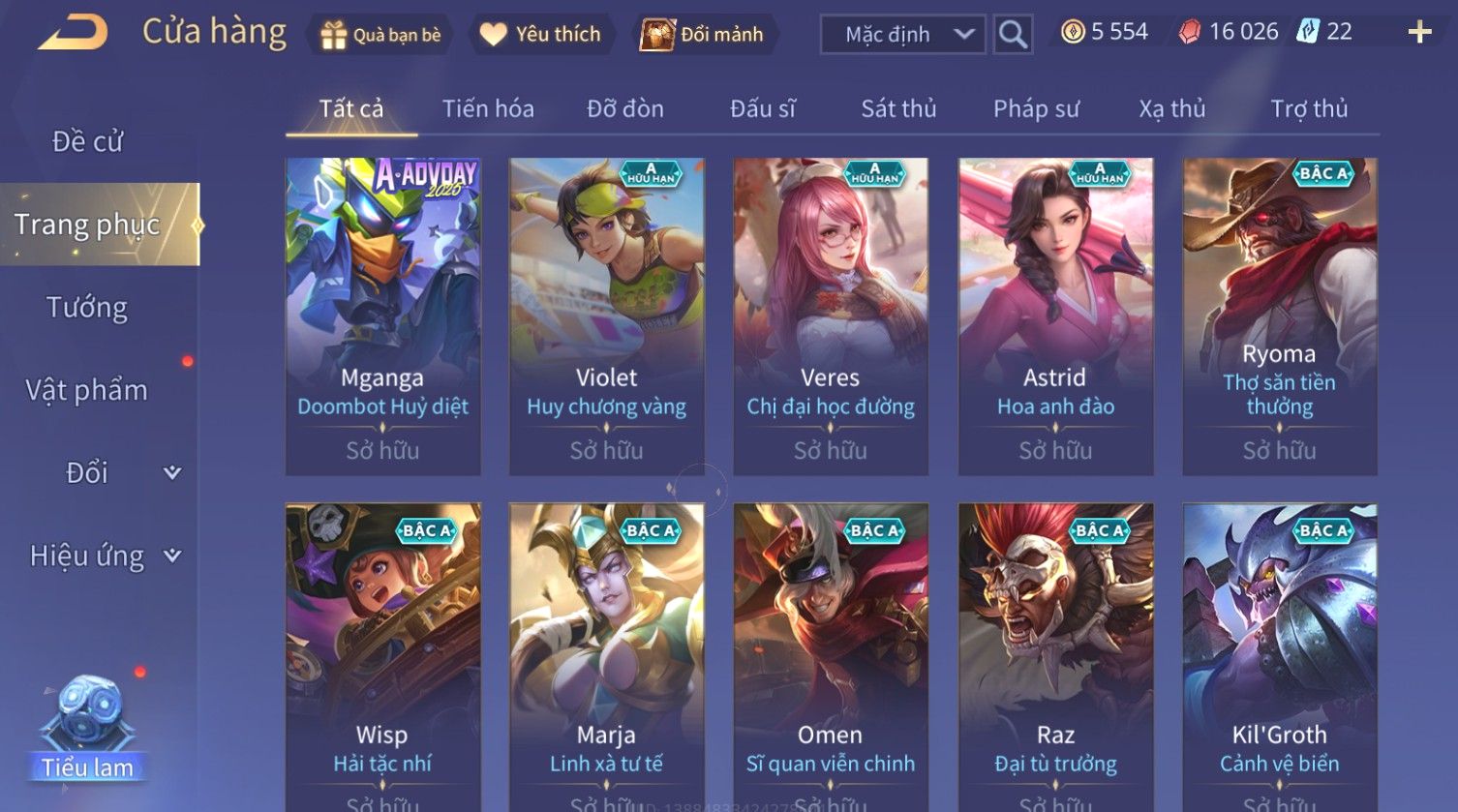Screen dimensions: 1458x812
Task: Open Quà bạn bè friend gifts
Action: (x=380, y=35)
